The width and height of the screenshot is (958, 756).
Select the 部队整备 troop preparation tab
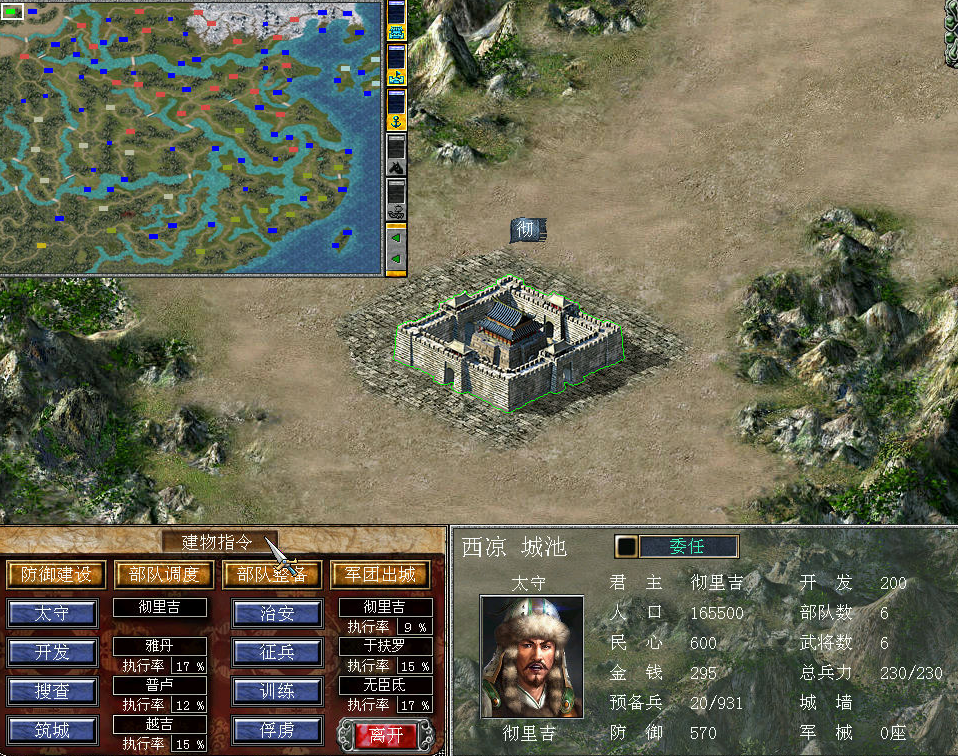pyautogui.click(x=272, y=574)
